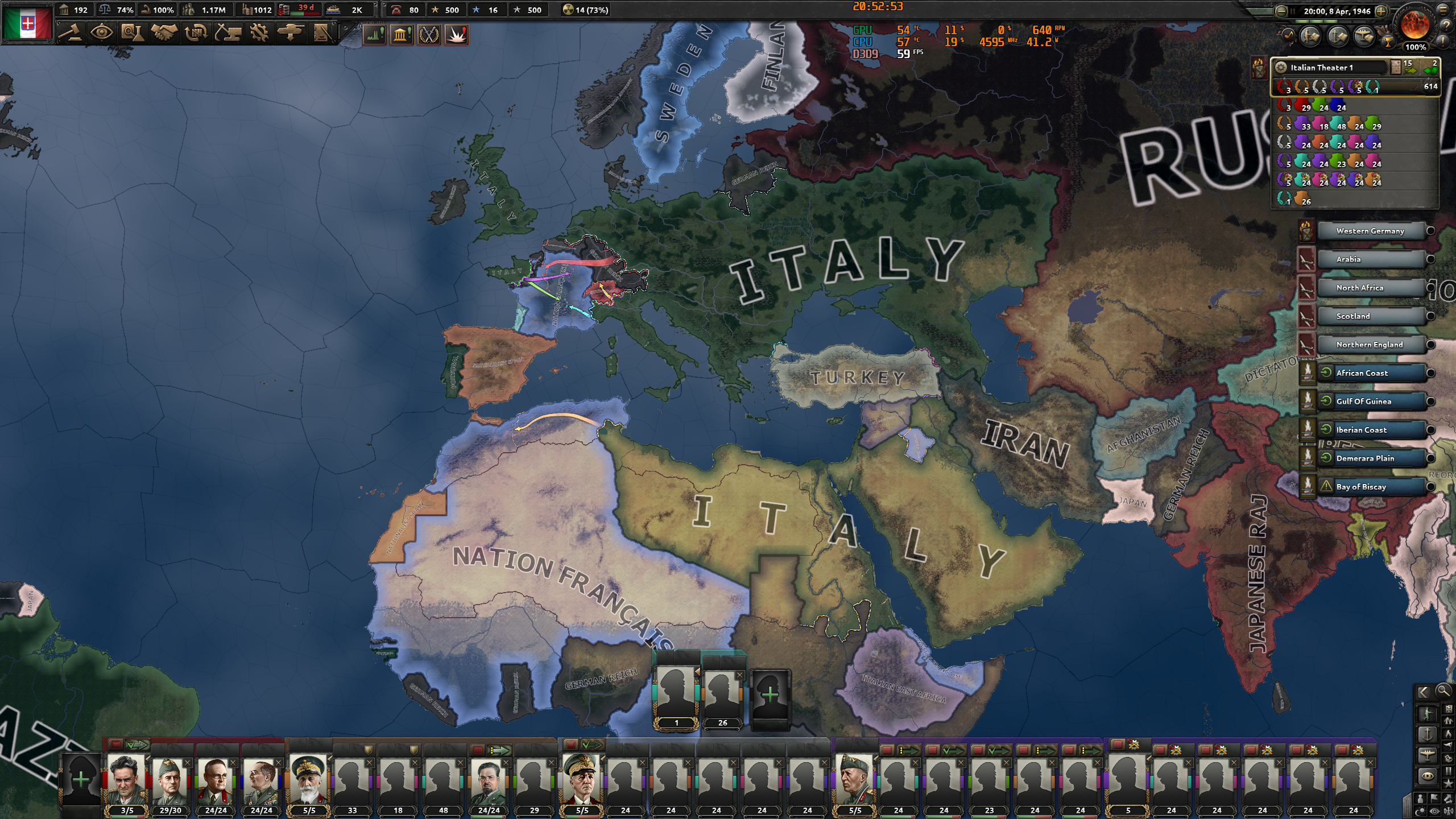Switch to the naval map mode (anchor icon)

pos(1428,734)
